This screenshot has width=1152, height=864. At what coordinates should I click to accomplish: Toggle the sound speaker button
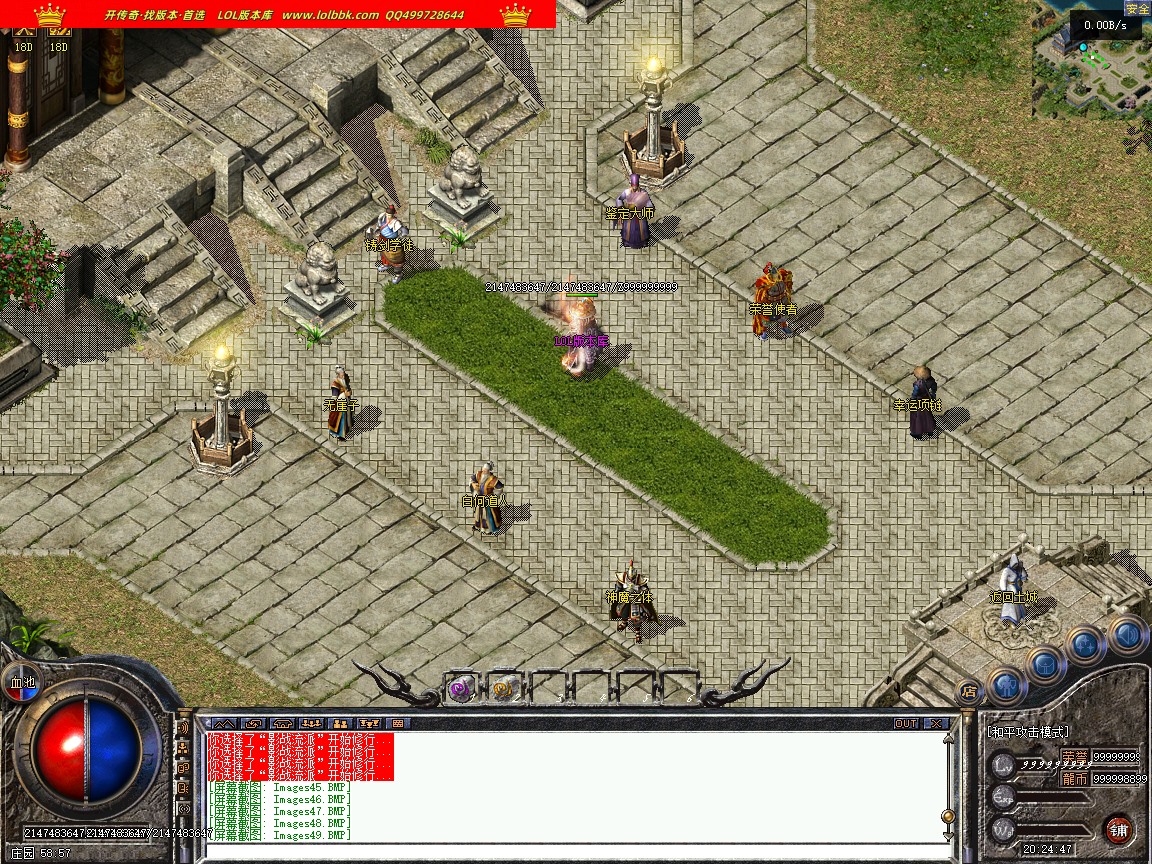(x=1127, y=634)
